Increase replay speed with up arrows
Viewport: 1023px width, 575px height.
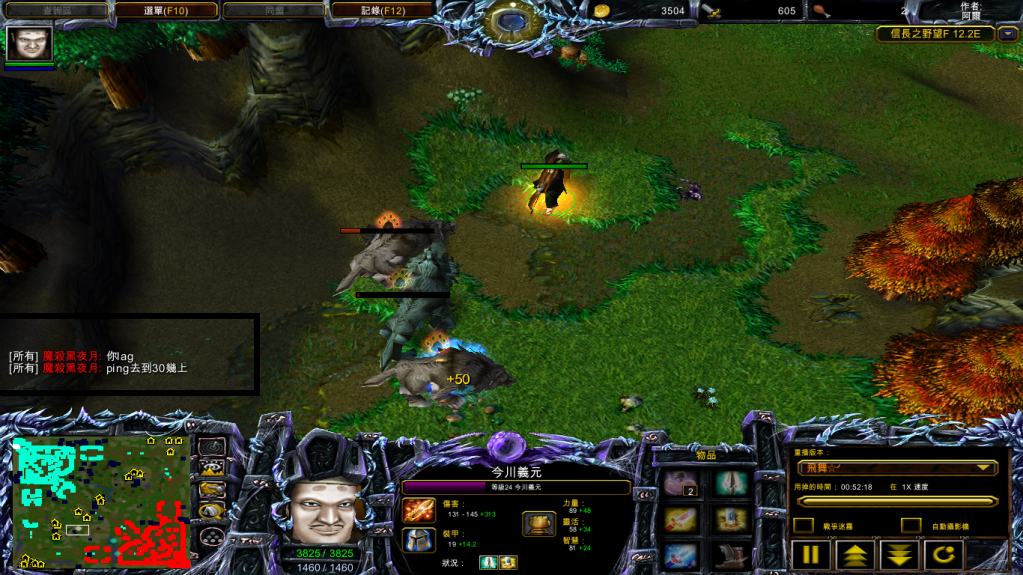[x=855, y=555]
